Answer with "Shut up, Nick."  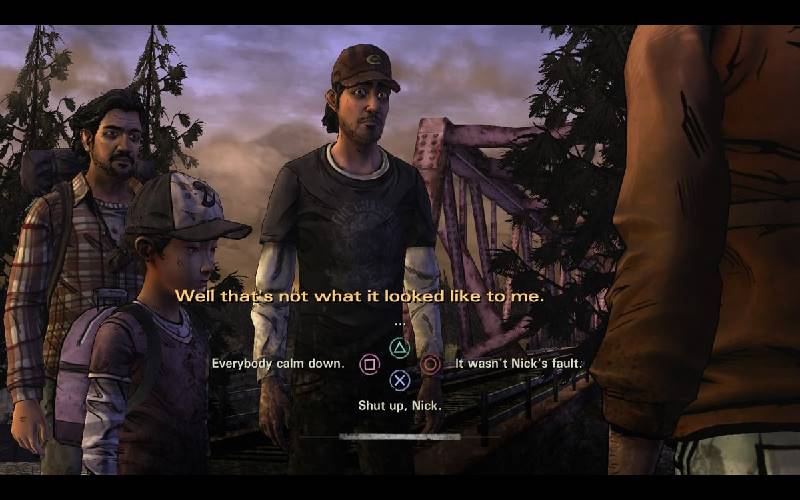(x=399, y=405)
